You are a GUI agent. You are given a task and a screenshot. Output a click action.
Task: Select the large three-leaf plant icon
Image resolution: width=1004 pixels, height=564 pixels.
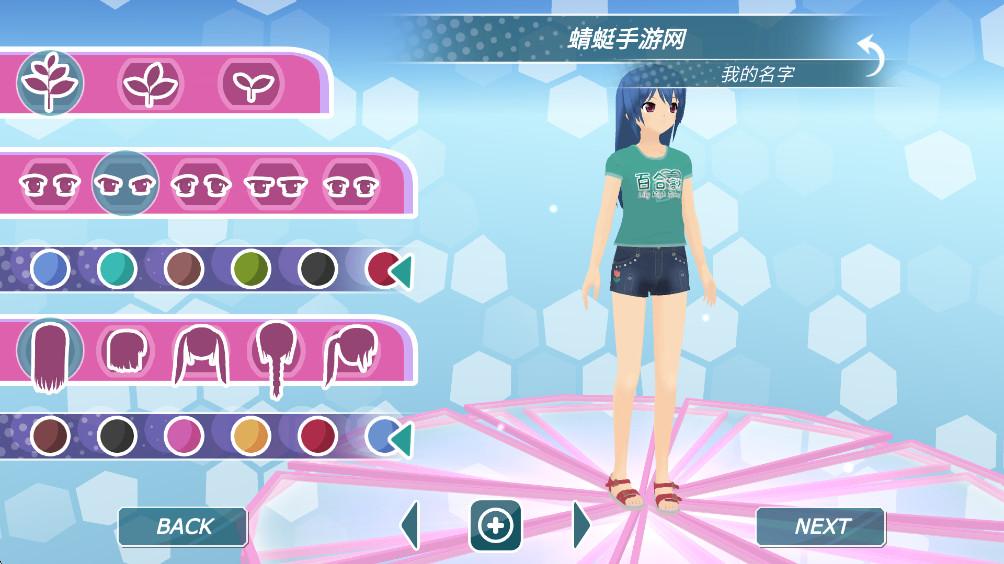pos(49,83)
